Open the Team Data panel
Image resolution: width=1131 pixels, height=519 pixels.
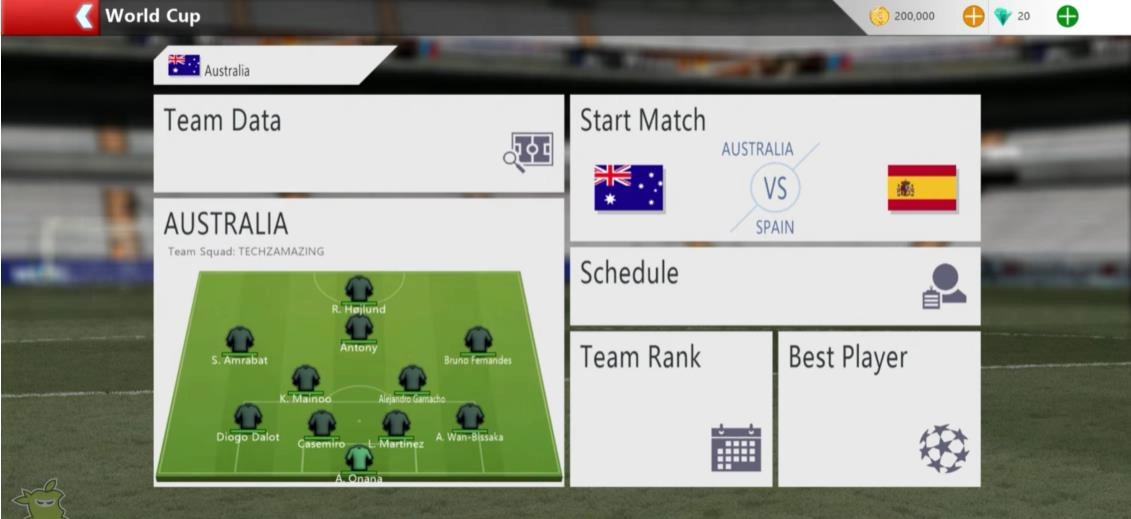click(x=358, y=143)
